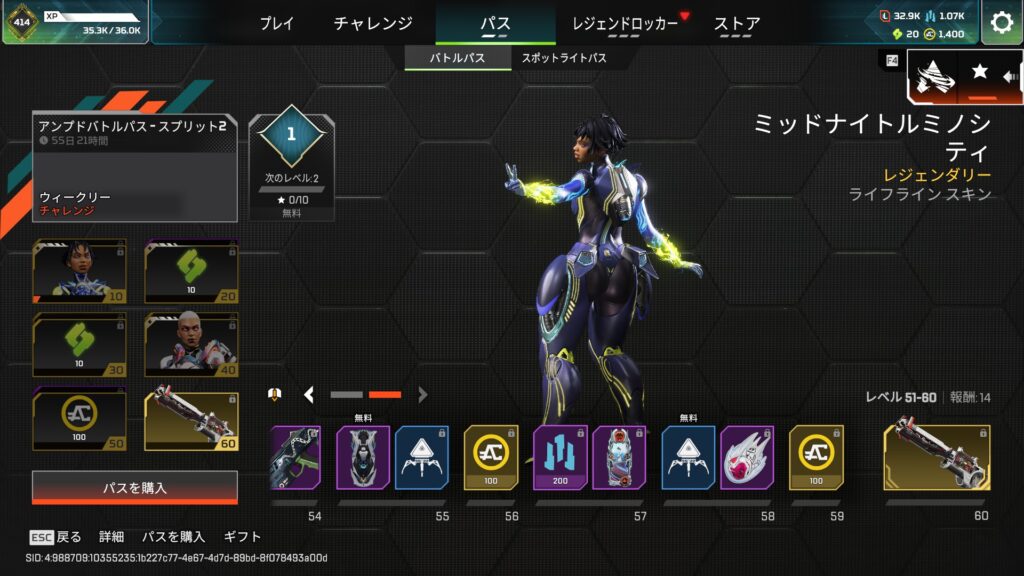Choose the level 60 weapon reward tile
Screen dimensions: 1024x576
pos(192,420)
